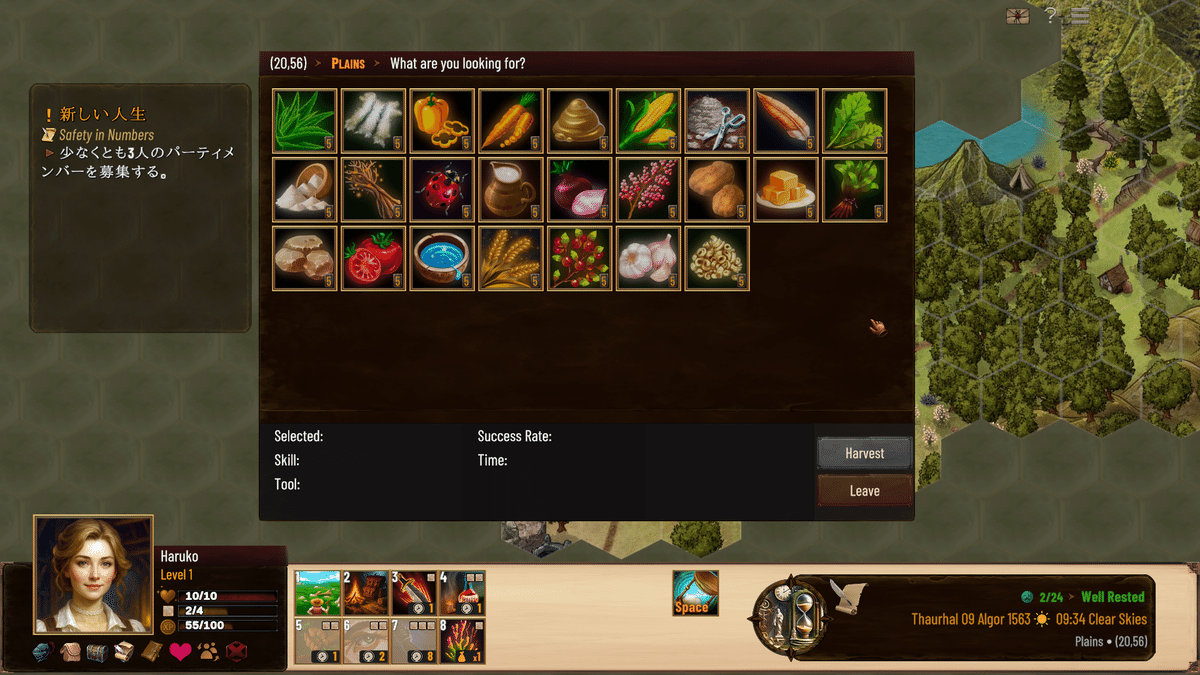Pick the golden wheat stalks tile
The width and height of the screenshot is (1200, 675).
(x=510, y=258)
